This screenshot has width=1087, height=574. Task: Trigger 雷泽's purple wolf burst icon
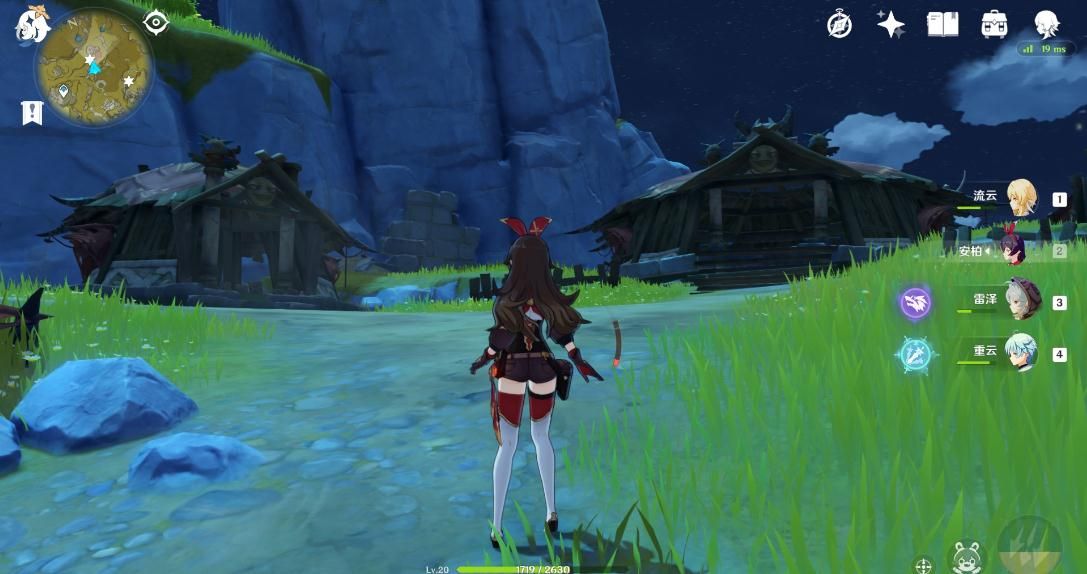tap(915, 301)
